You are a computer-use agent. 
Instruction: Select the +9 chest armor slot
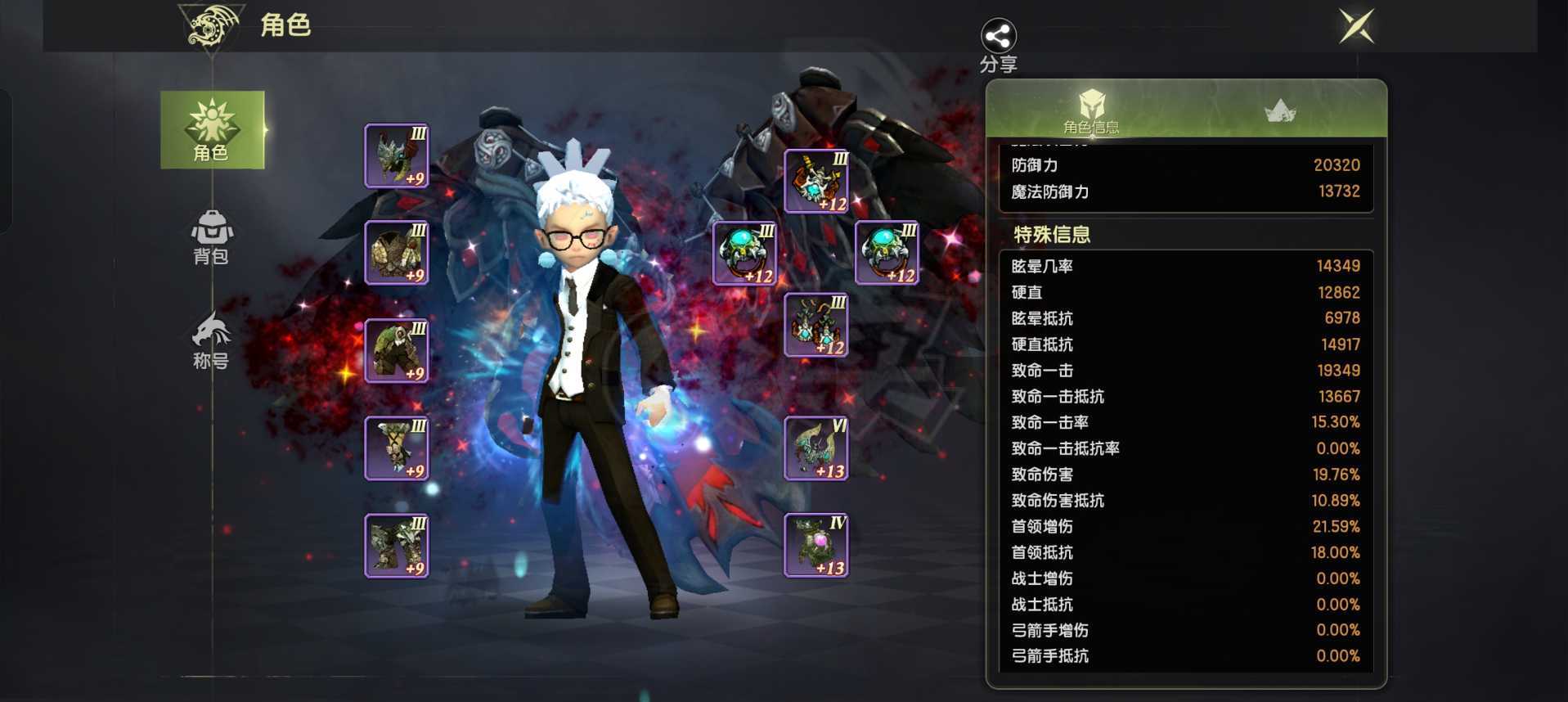point(397,253)
